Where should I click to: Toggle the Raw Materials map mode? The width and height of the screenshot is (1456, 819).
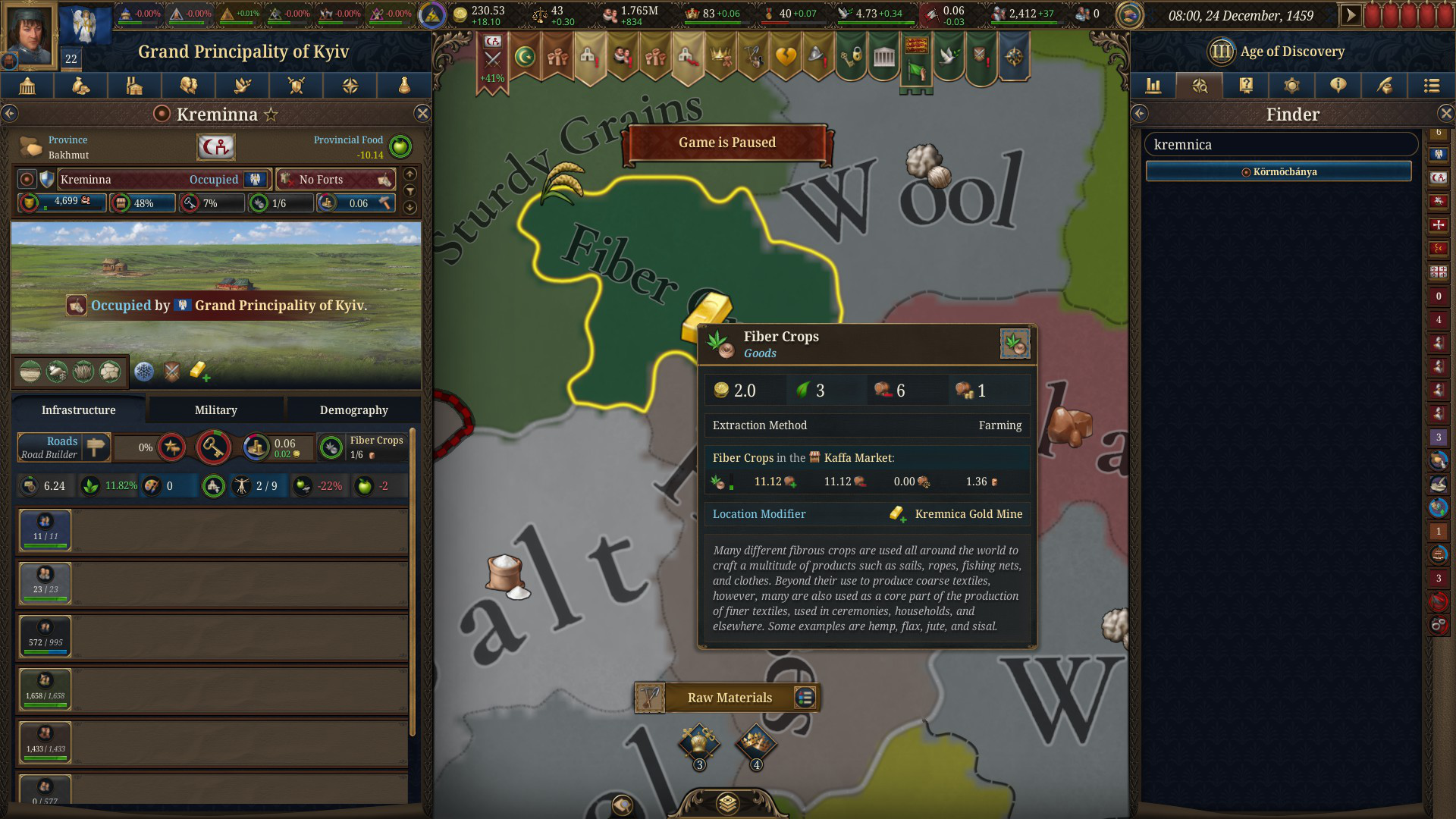[x=727, y=698]
